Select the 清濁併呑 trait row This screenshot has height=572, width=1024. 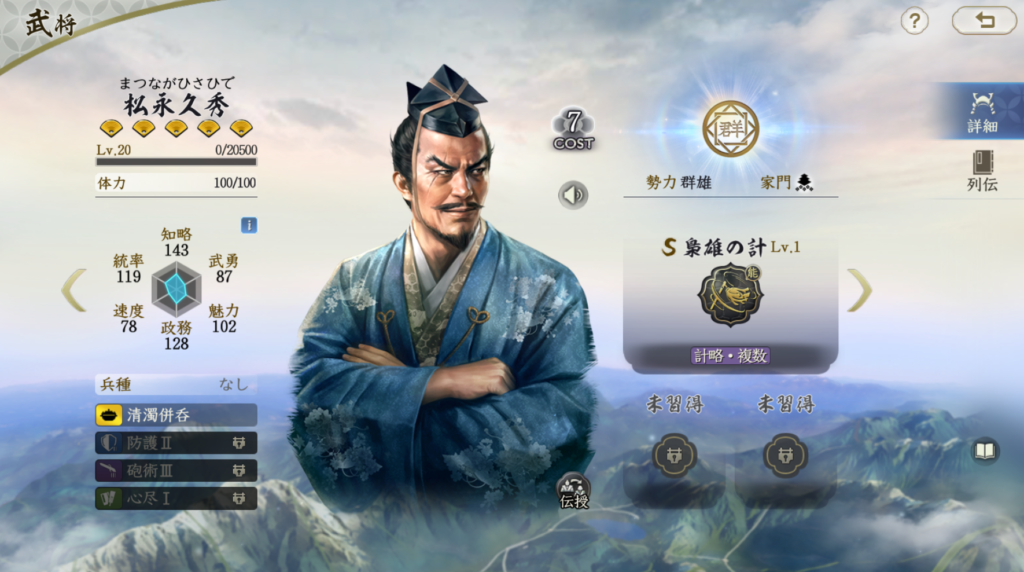pos(176,415)
